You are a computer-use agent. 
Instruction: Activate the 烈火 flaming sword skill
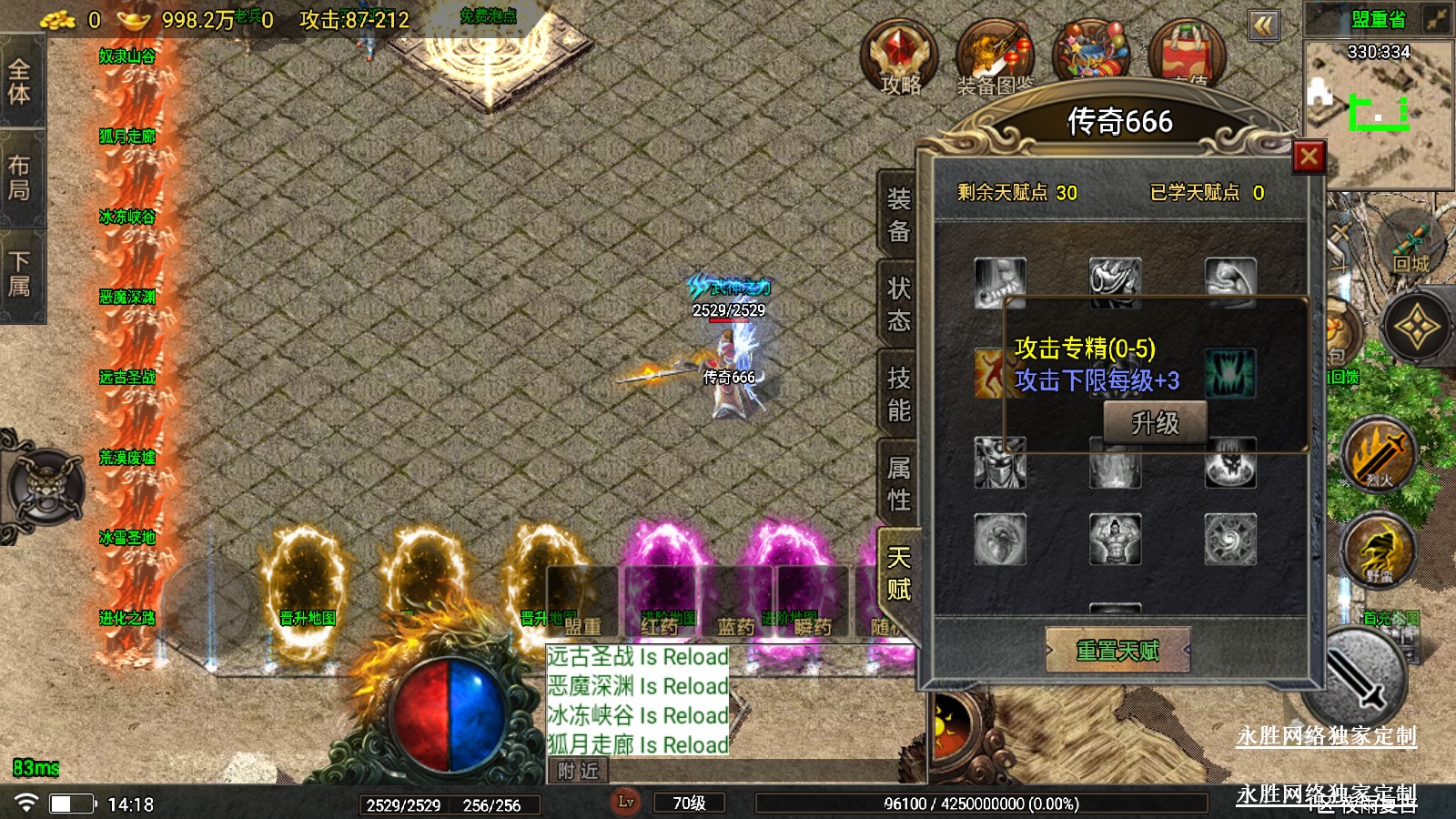click(x=1379, y=453)
